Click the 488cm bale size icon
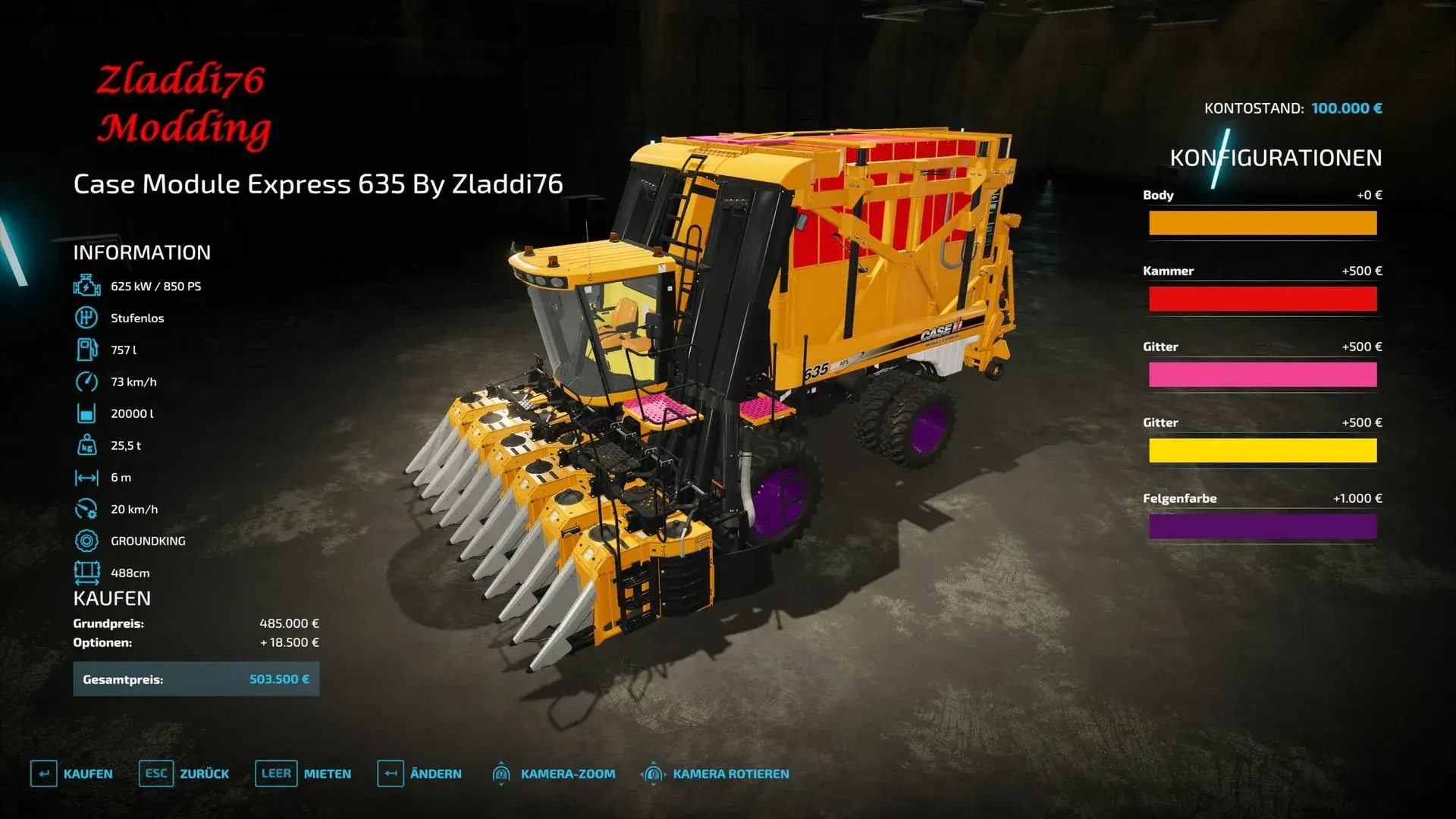This screenshot has width=1456, height=819. click(87, 573)
